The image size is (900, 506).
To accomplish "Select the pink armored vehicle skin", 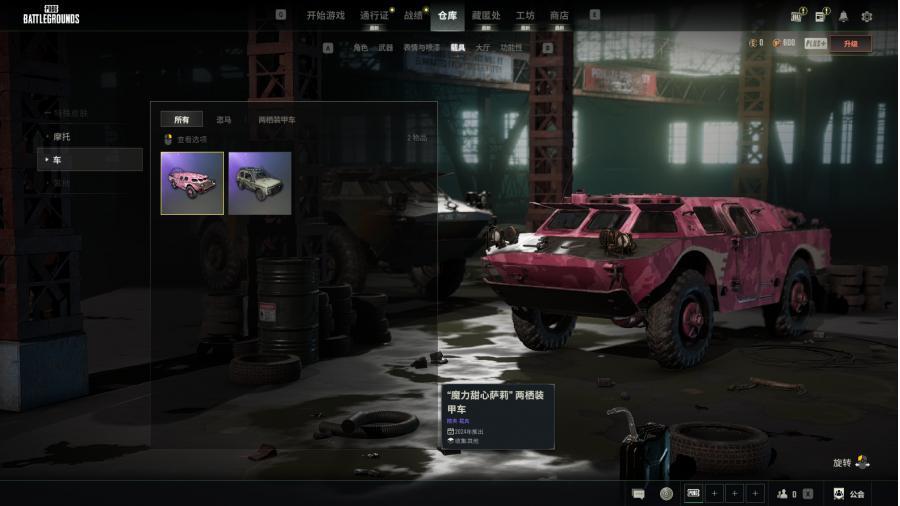I will 192,183.
